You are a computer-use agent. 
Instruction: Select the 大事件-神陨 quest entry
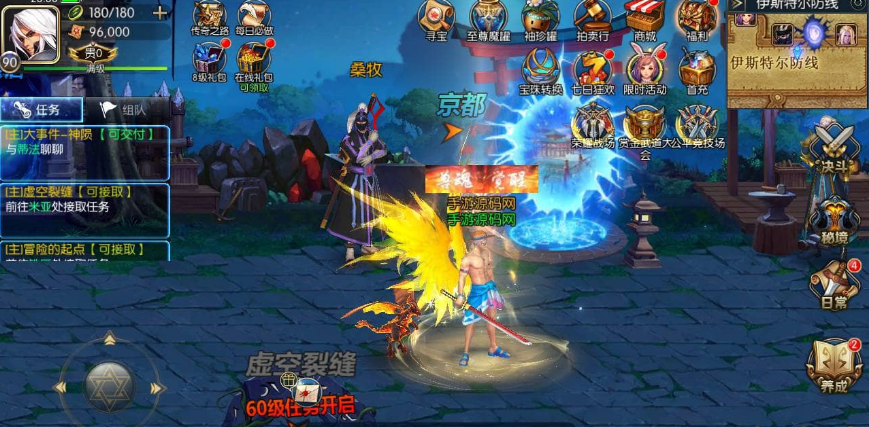coord(85,141)
